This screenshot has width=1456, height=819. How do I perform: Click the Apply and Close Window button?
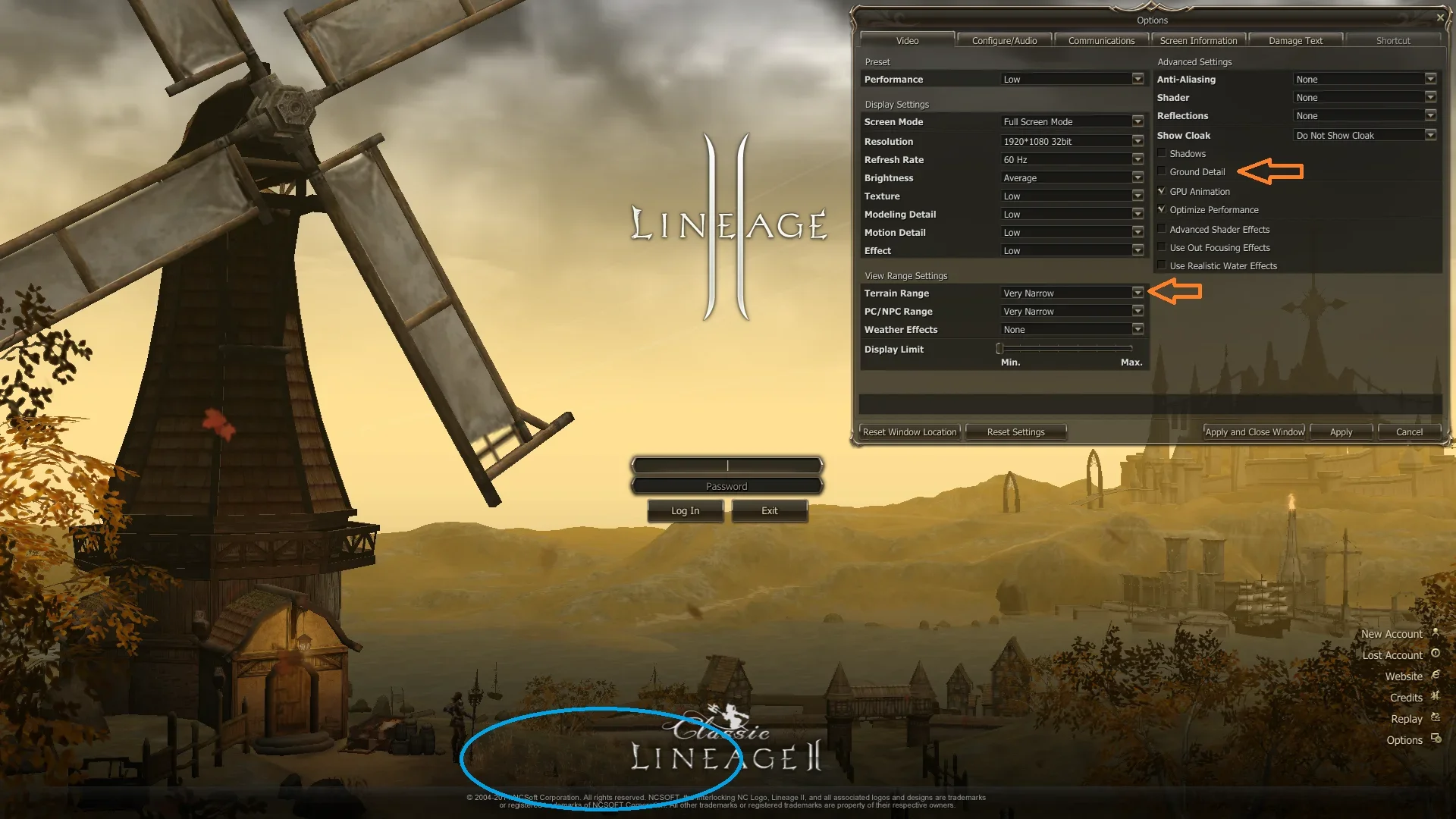(x=1254, y=432)
